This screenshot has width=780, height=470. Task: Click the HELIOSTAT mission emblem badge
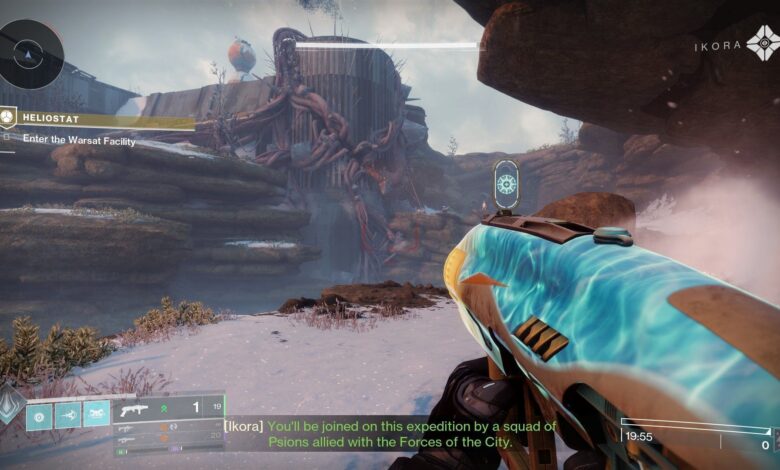tap(8, 117)
